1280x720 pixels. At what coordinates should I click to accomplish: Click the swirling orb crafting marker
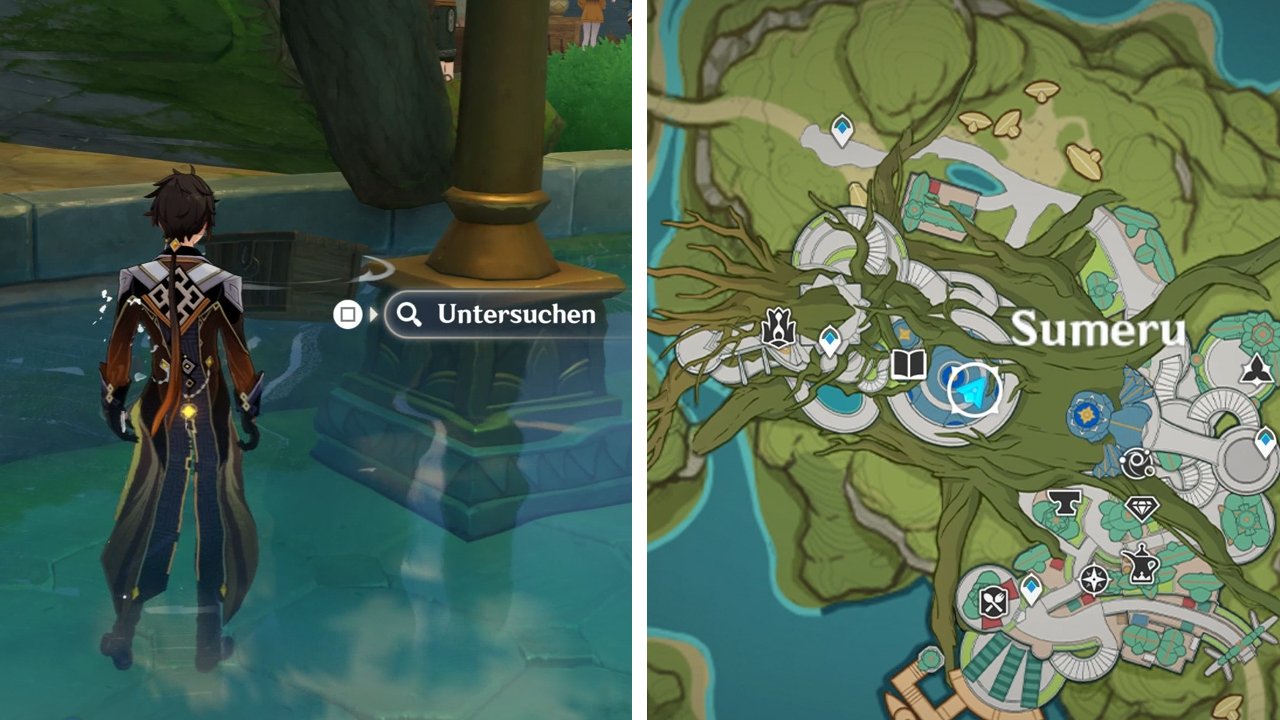pos(1137,463)
